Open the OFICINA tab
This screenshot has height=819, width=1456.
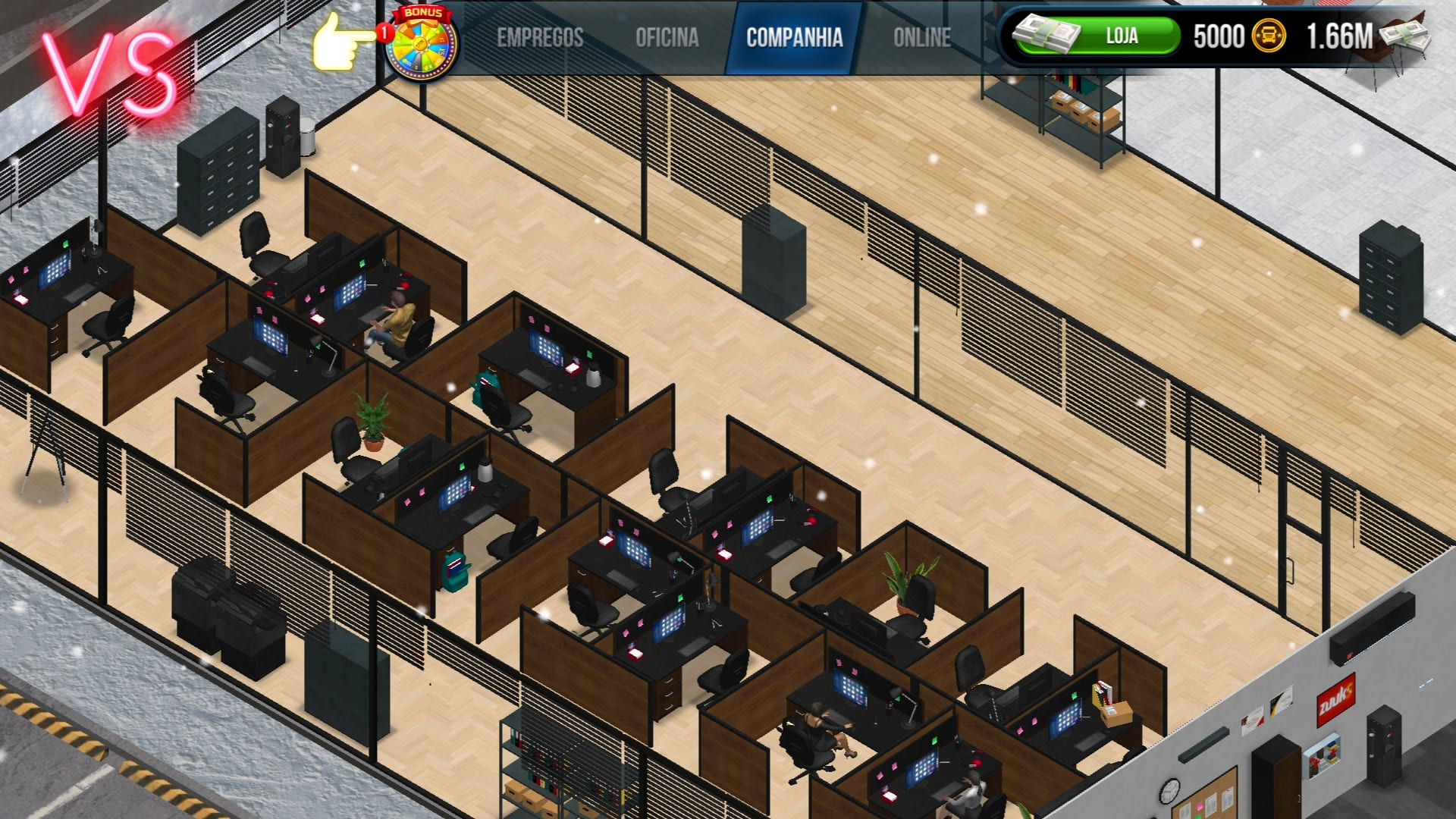[667, 35]
